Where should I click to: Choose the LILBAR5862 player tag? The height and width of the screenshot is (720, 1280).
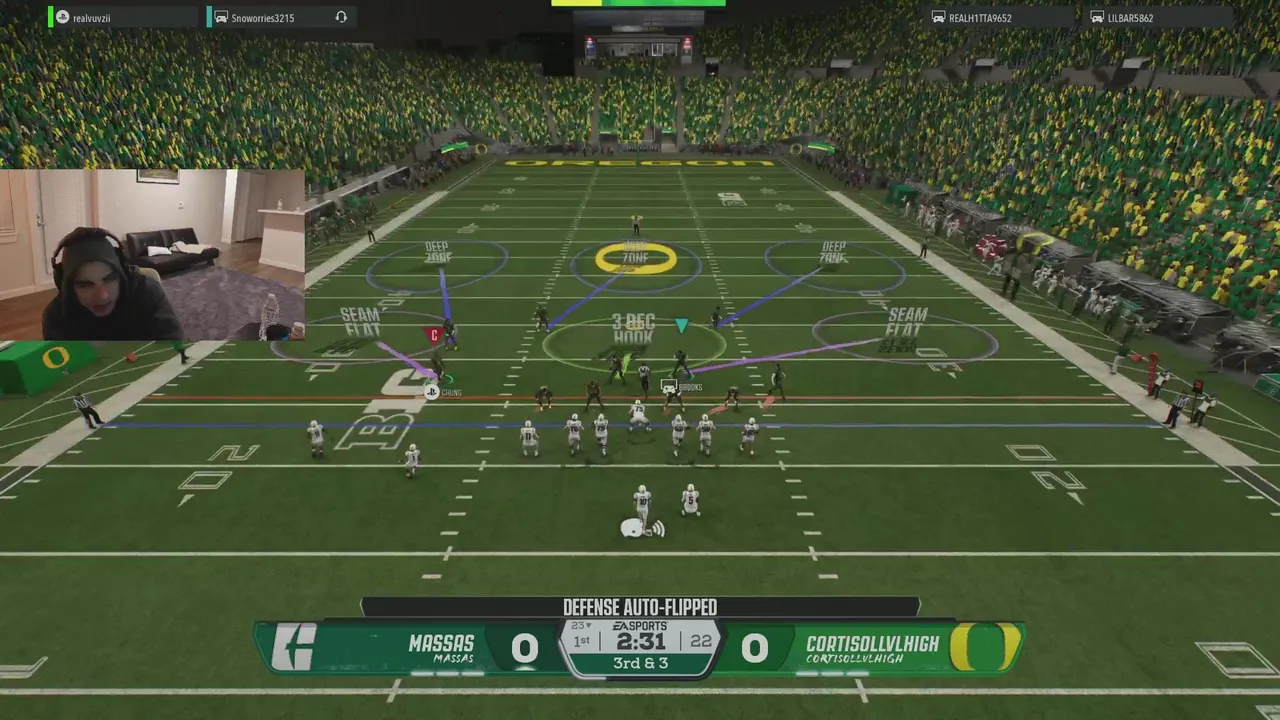1130,17
